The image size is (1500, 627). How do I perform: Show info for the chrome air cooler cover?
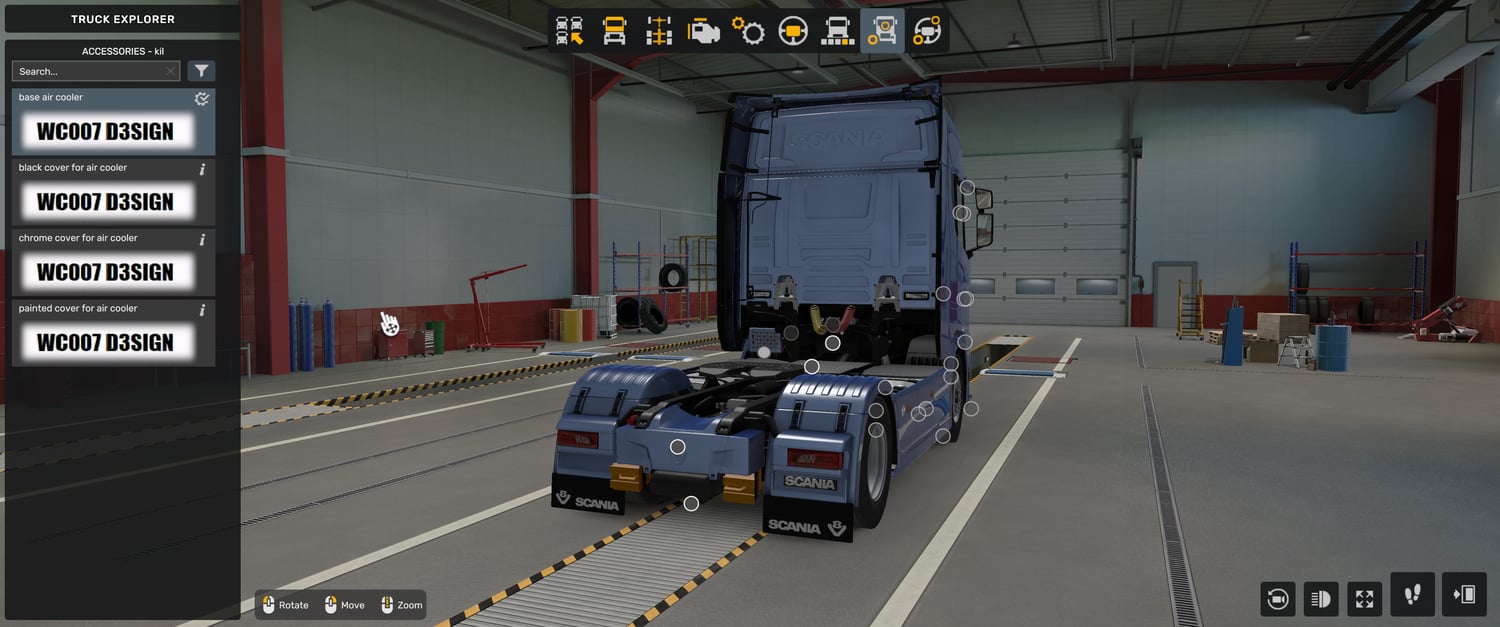[x=202, y=240]
